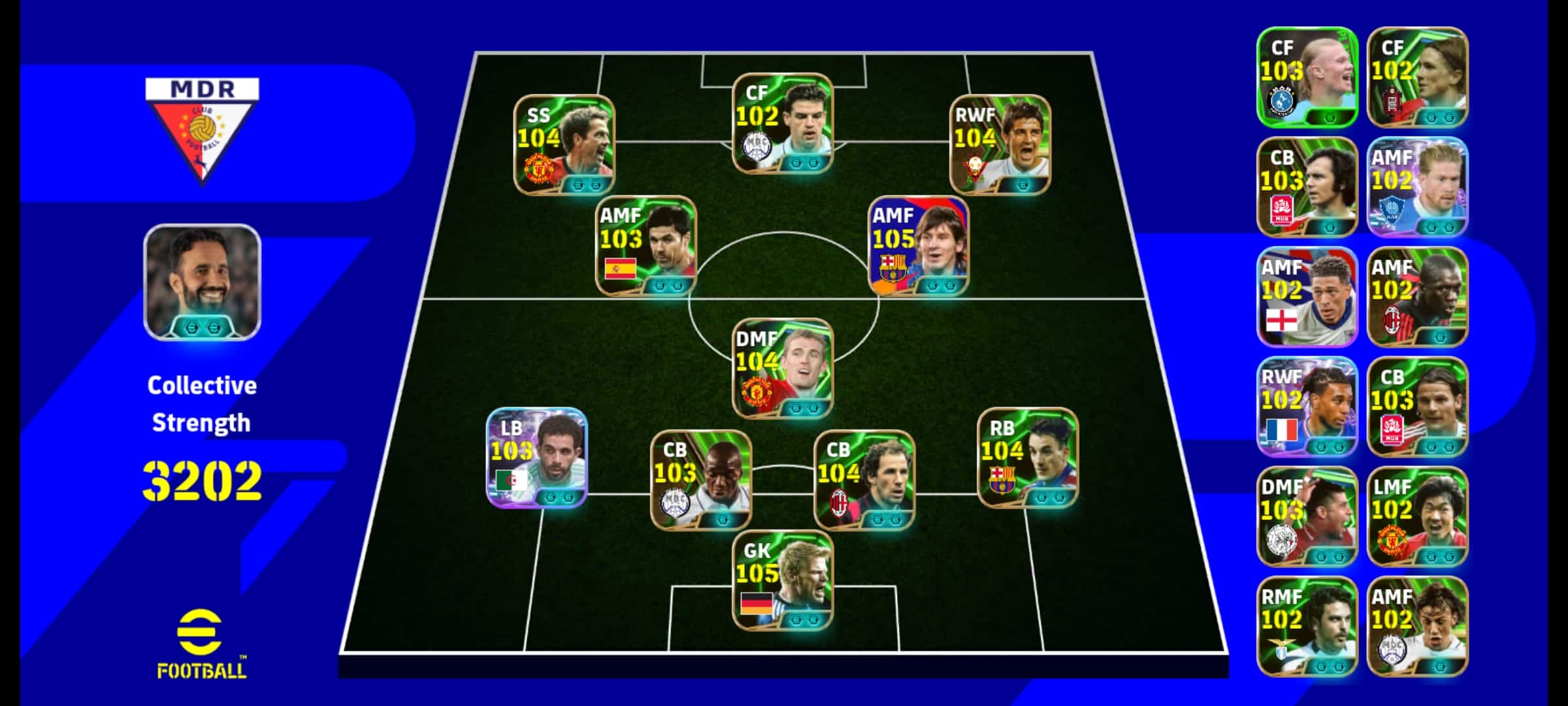Screen dimensions: 1568x706
Task: Choose the RWF 102 France substitute card
Action: click(1307, 407)
